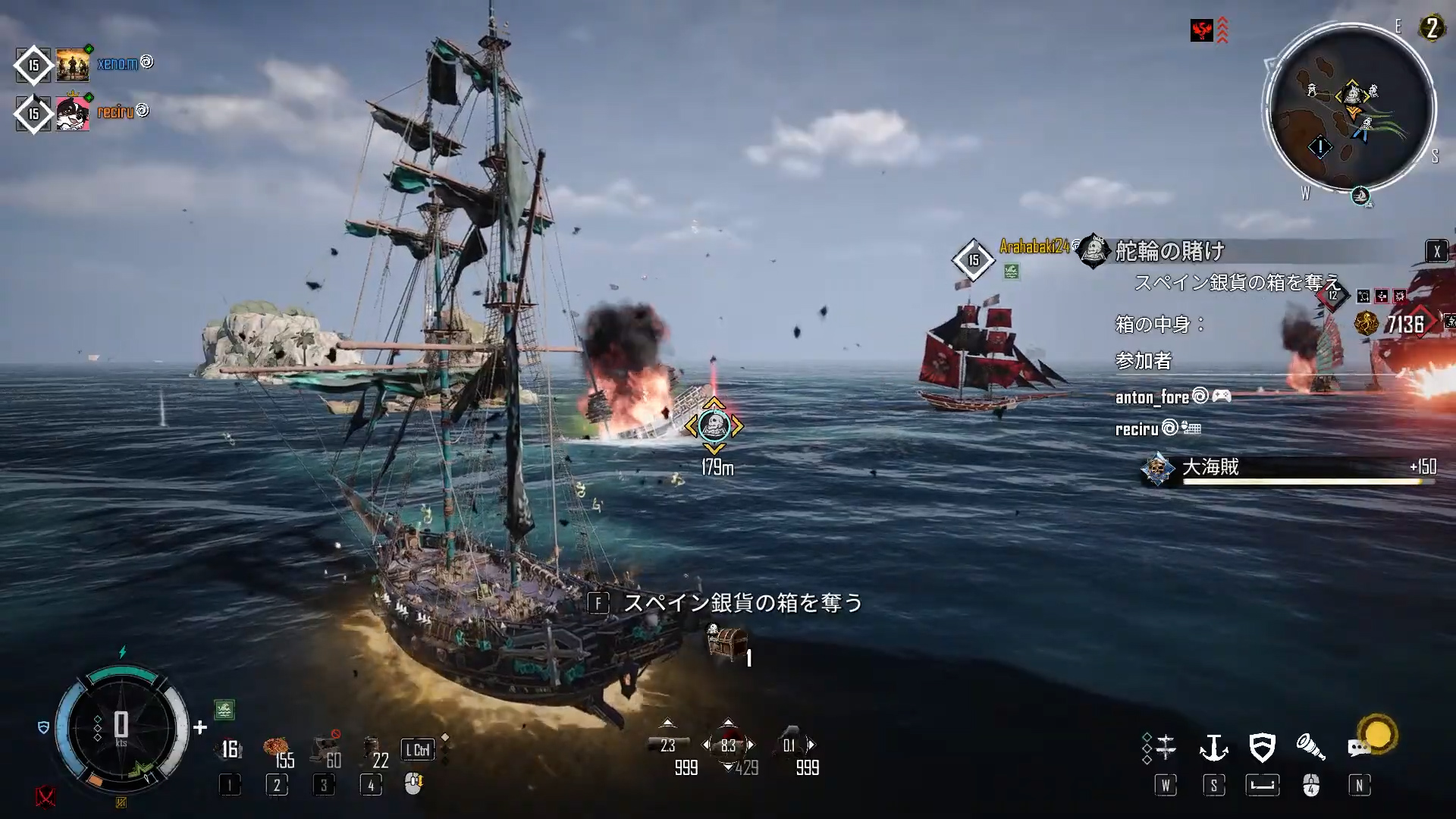Open the chat speech bubble icon

1358,748
